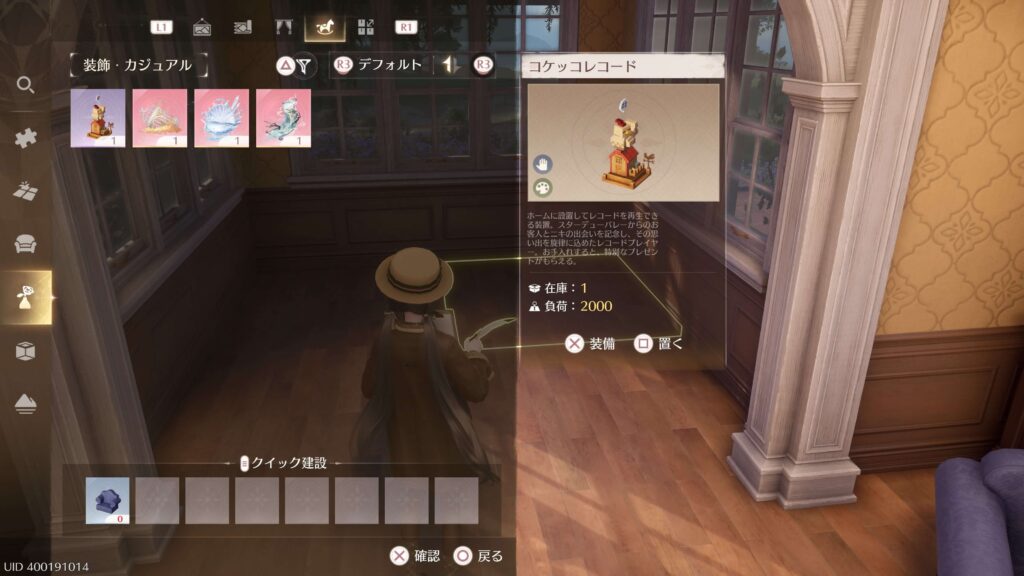Pick the pink seashell fan decoration item
Screen dimensions: 1024x576
click(x=160, y=118)
